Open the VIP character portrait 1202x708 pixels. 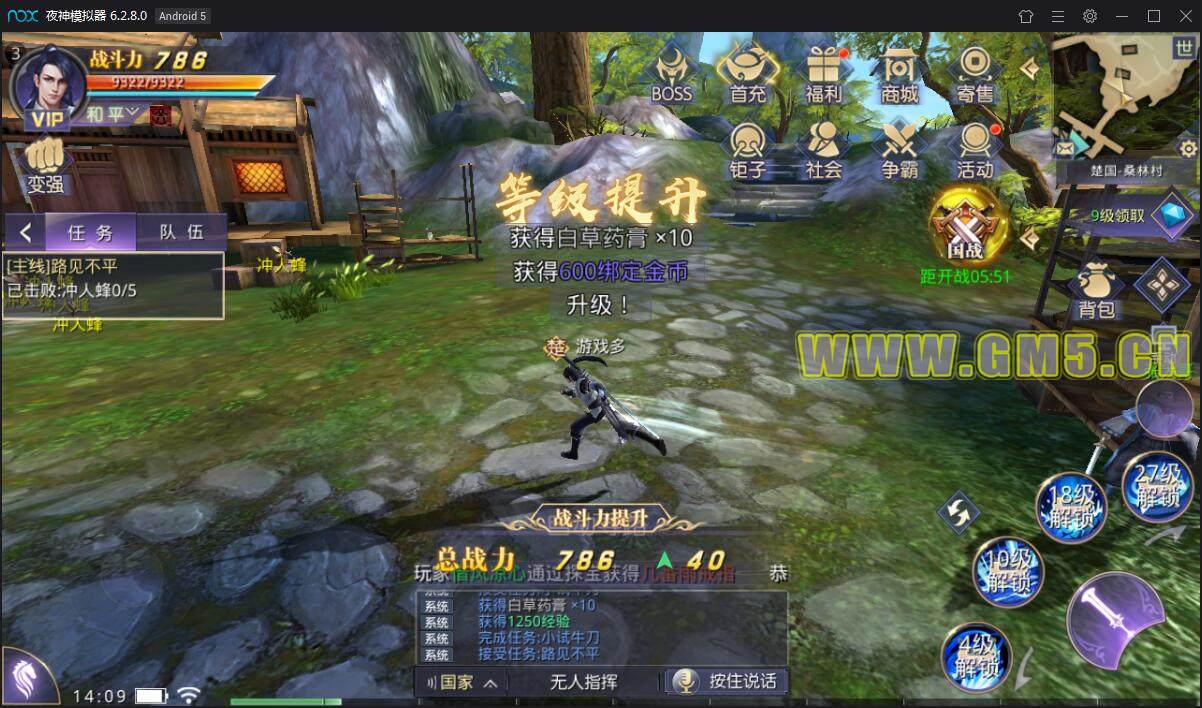[x=46, y=83]
